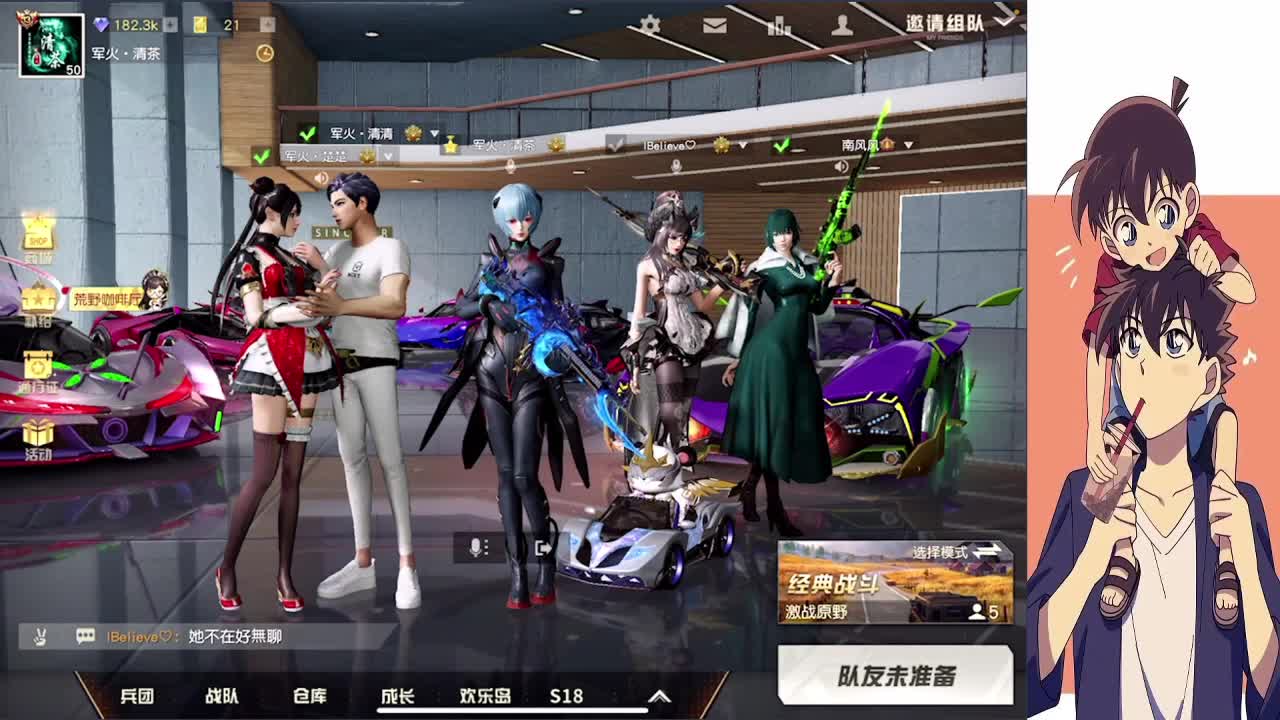Expand the dropdown arrow beside 南风凤
1280x720 pixels.
pos(909,143)
